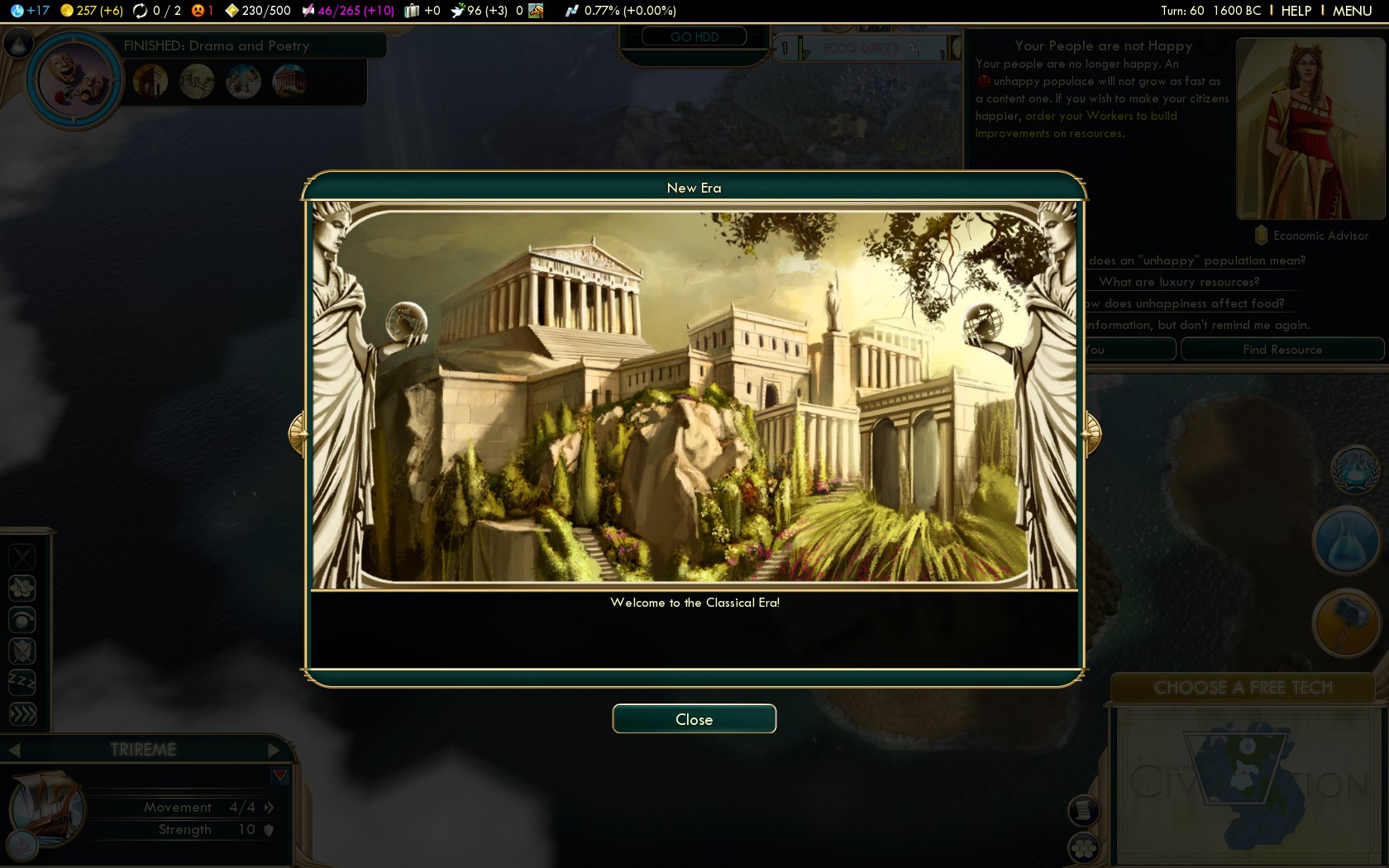
Task: Click the hammer production notification
Action: coord(1345,622)
